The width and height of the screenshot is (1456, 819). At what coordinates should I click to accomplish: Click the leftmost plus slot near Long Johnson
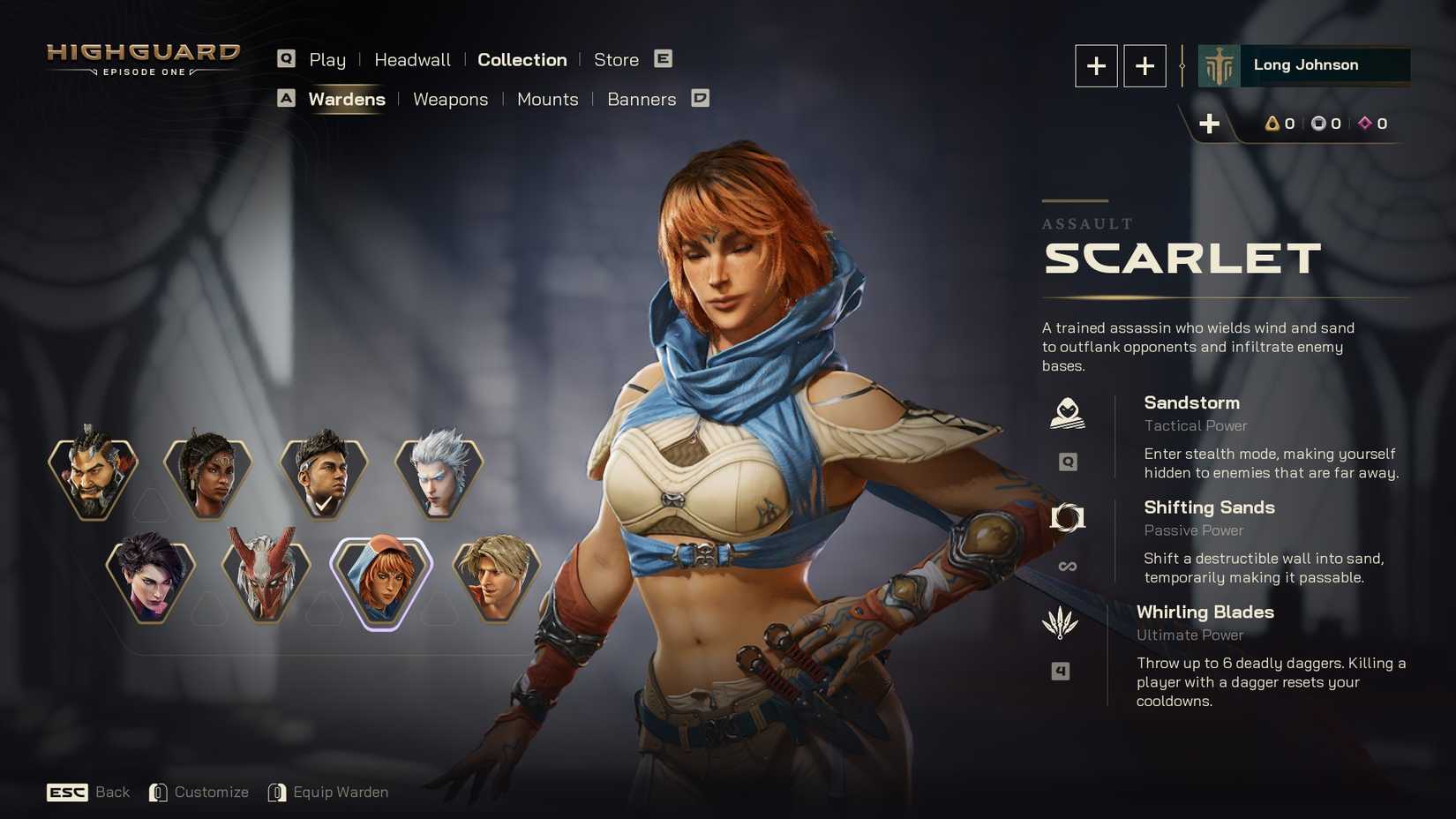(x=1096, y=65)
